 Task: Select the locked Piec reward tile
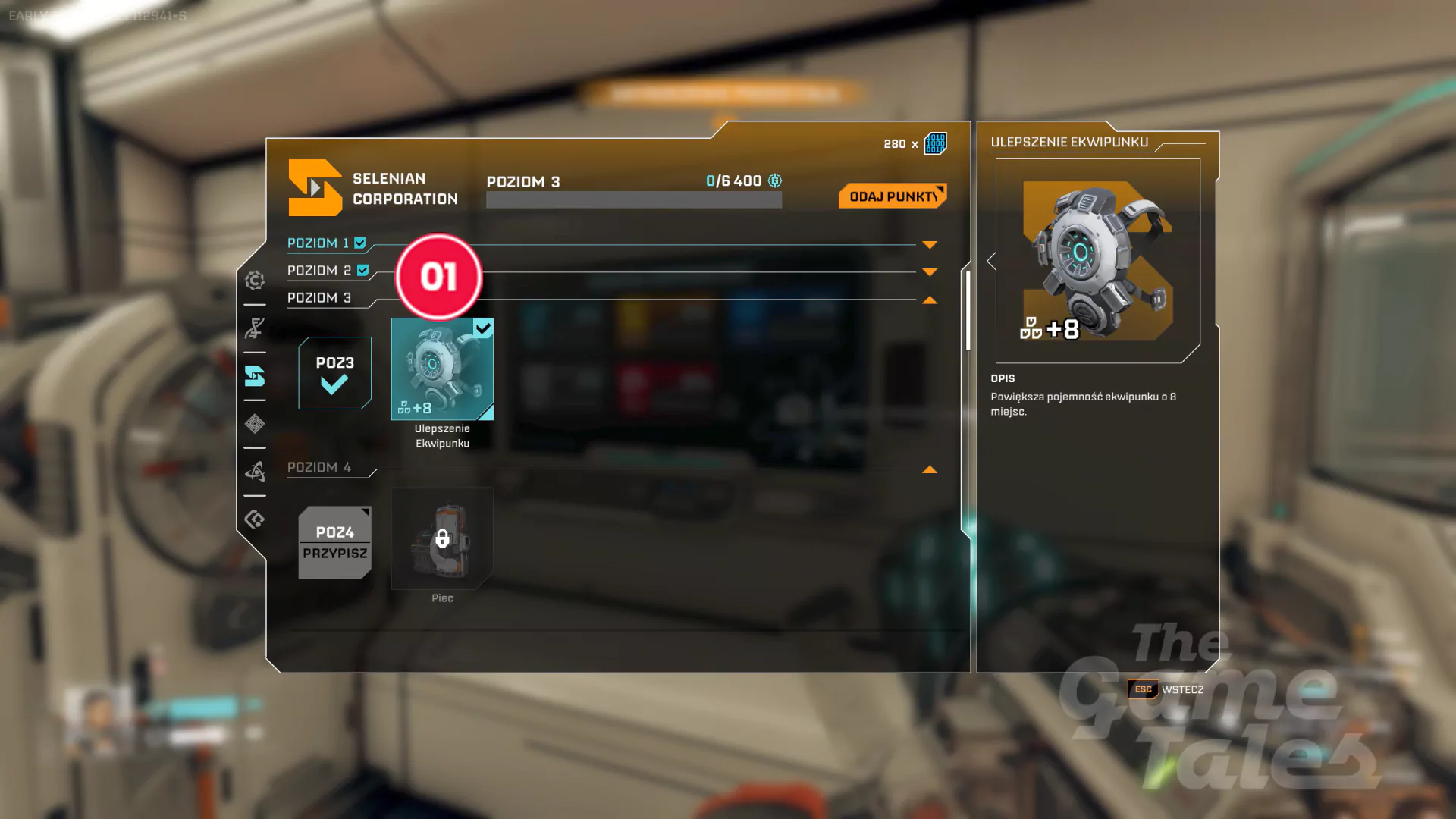[442, 538]
